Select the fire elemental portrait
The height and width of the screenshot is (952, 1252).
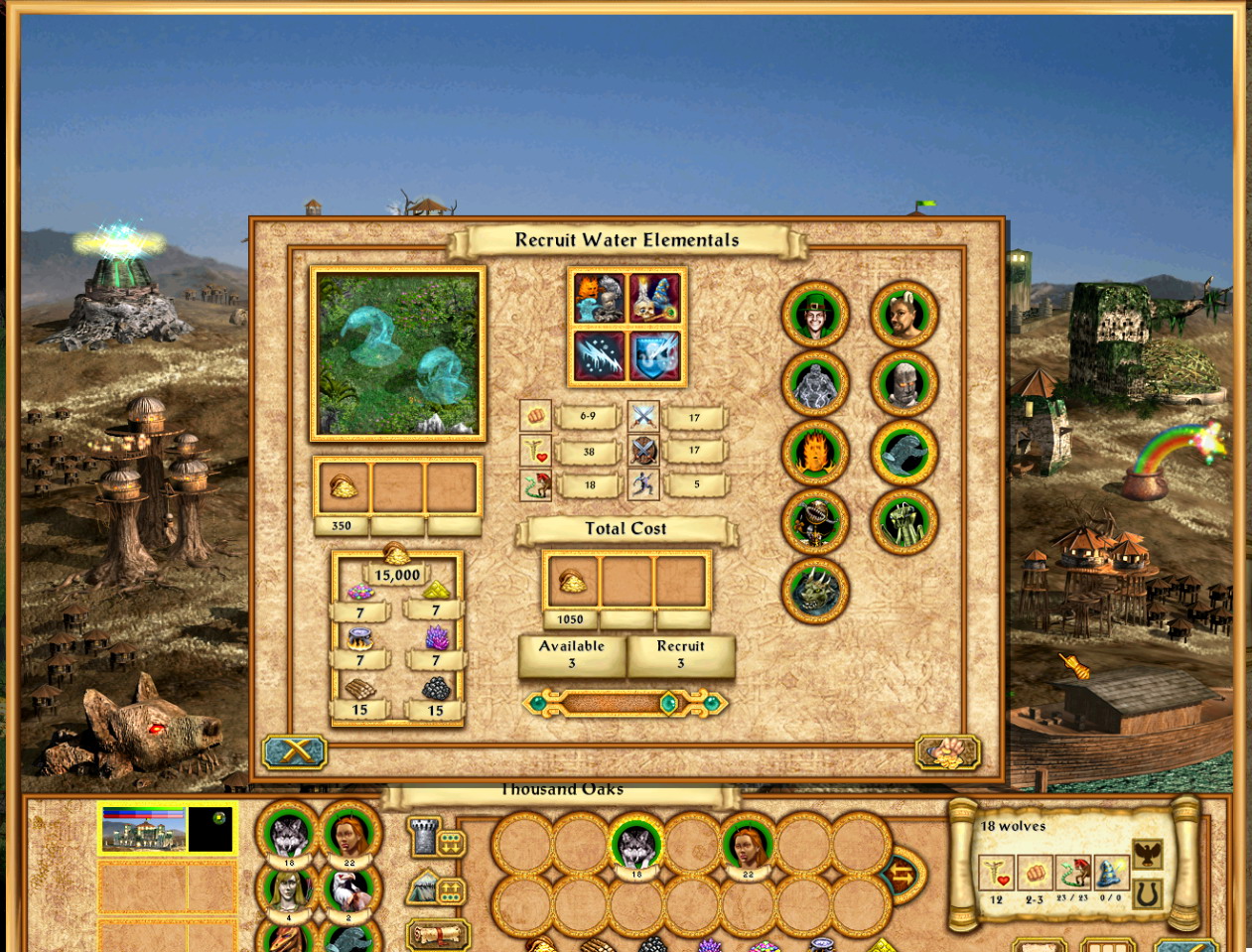pos(815,453)
